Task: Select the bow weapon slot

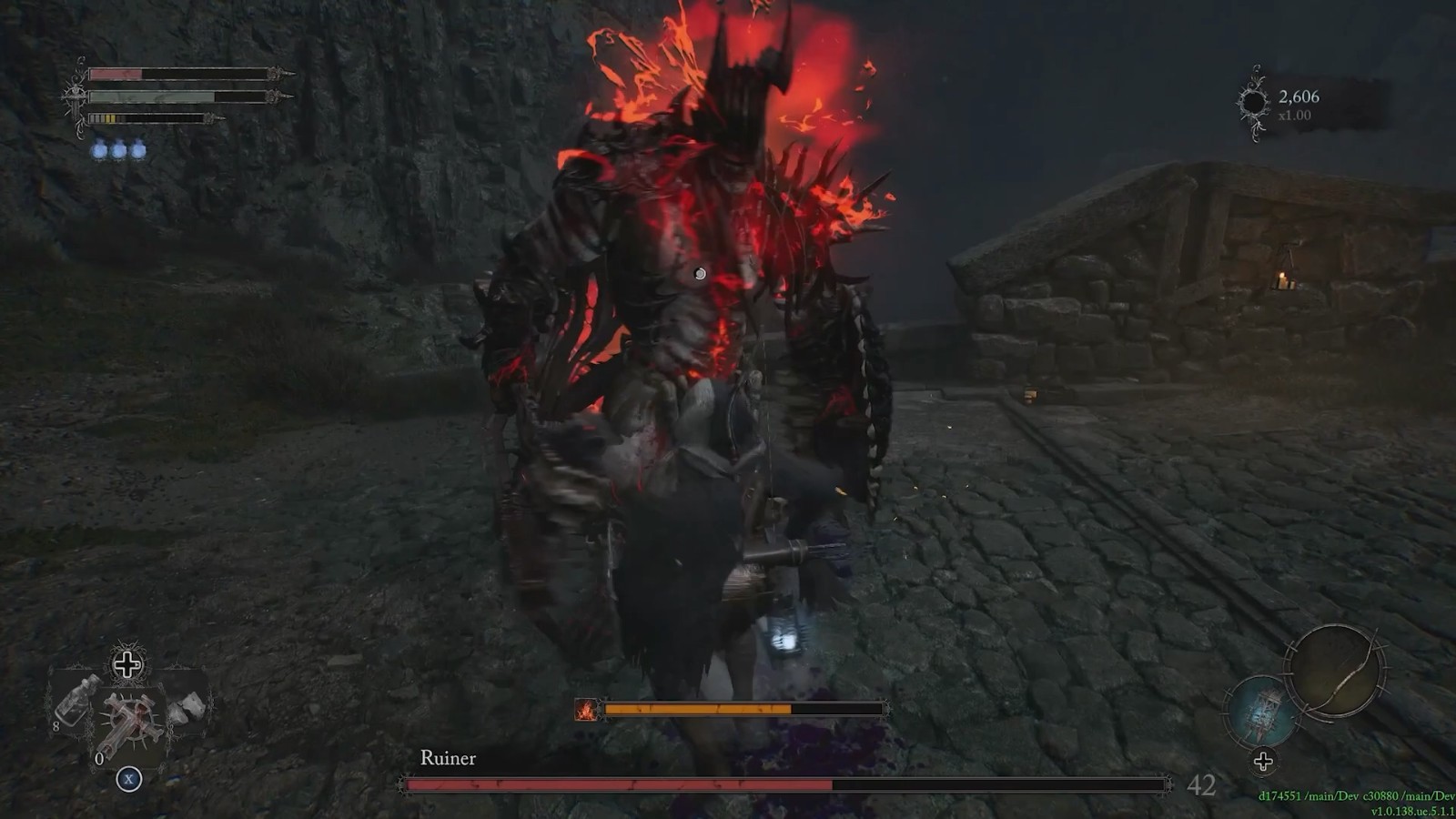Action: click(x=1335, y=672)
